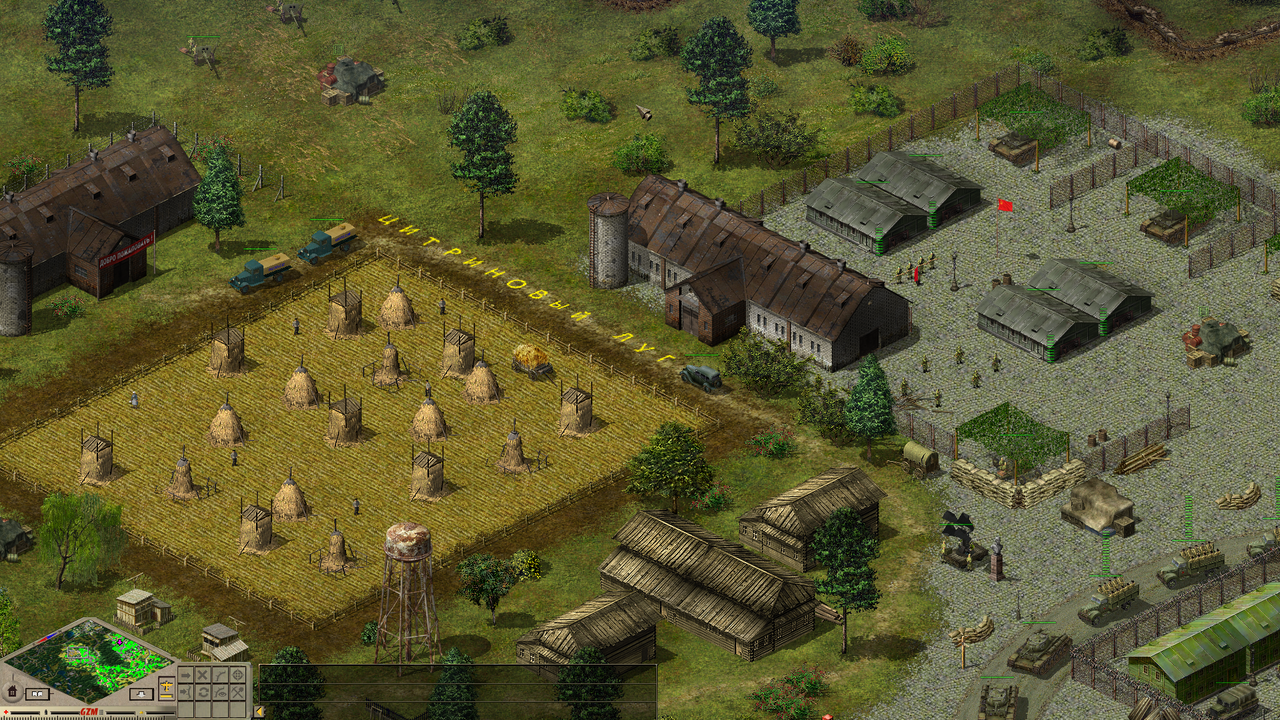Open the crossed tools engineering command
The width and height of the screenshot is (1280, 720).
(238, 692)
